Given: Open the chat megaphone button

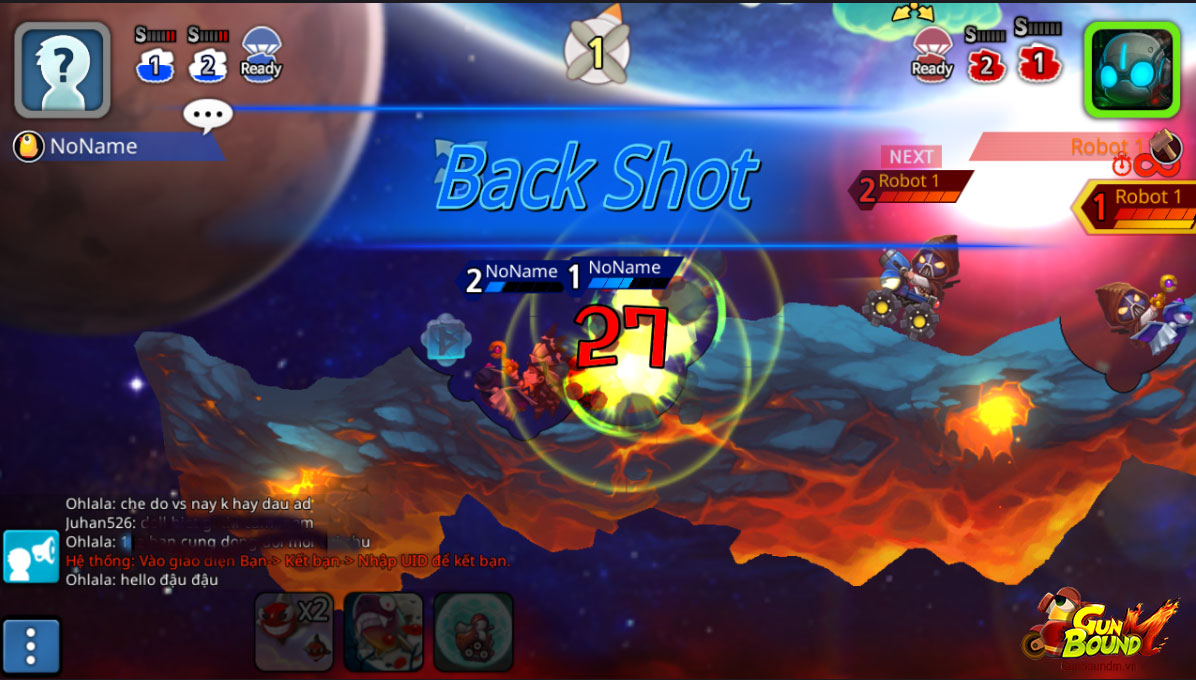Looking at the screenshot, I should tap(31, 556).
